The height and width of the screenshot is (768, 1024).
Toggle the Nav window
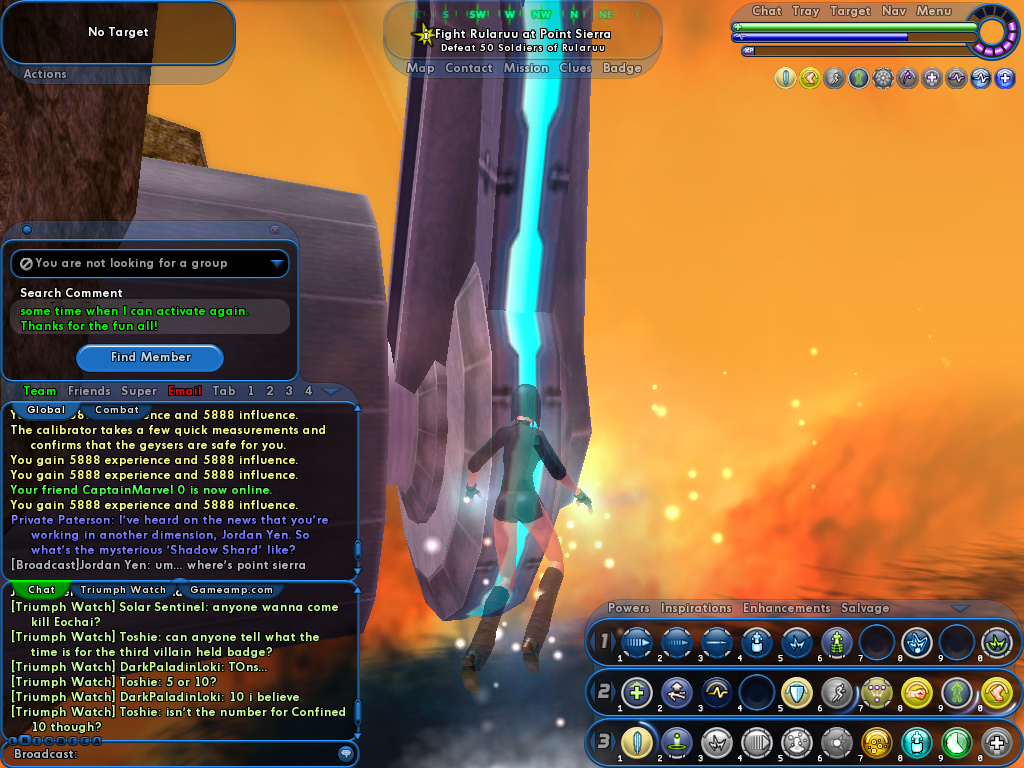coord(894,11)
